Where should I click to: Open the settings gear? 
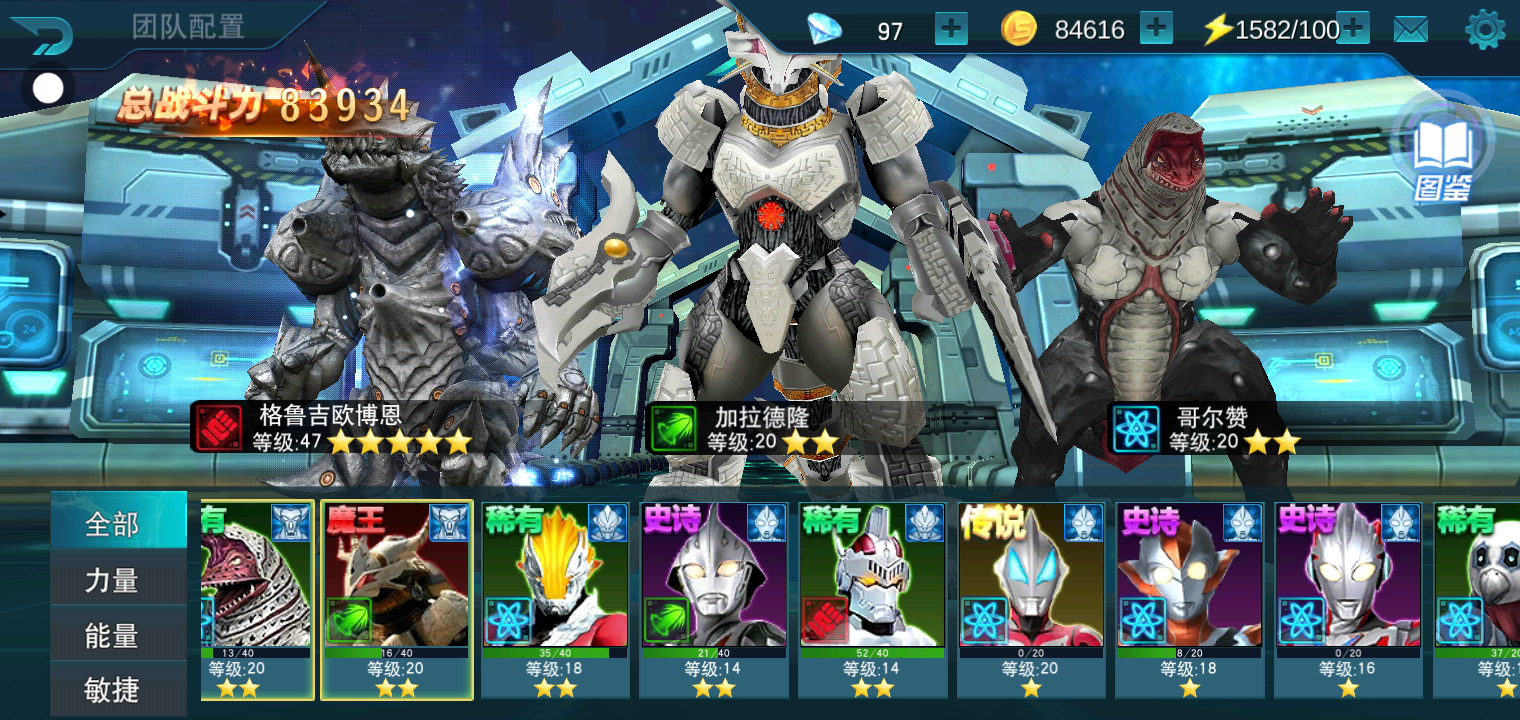(1485, 30)
